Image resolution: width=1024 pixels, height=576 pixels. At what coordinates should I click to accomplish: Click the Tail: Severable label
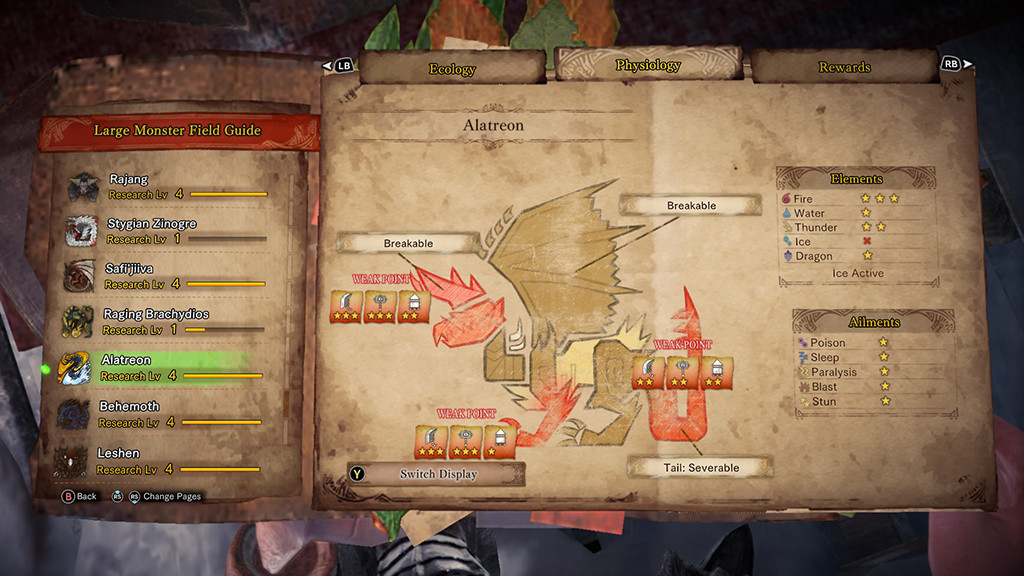701,468
